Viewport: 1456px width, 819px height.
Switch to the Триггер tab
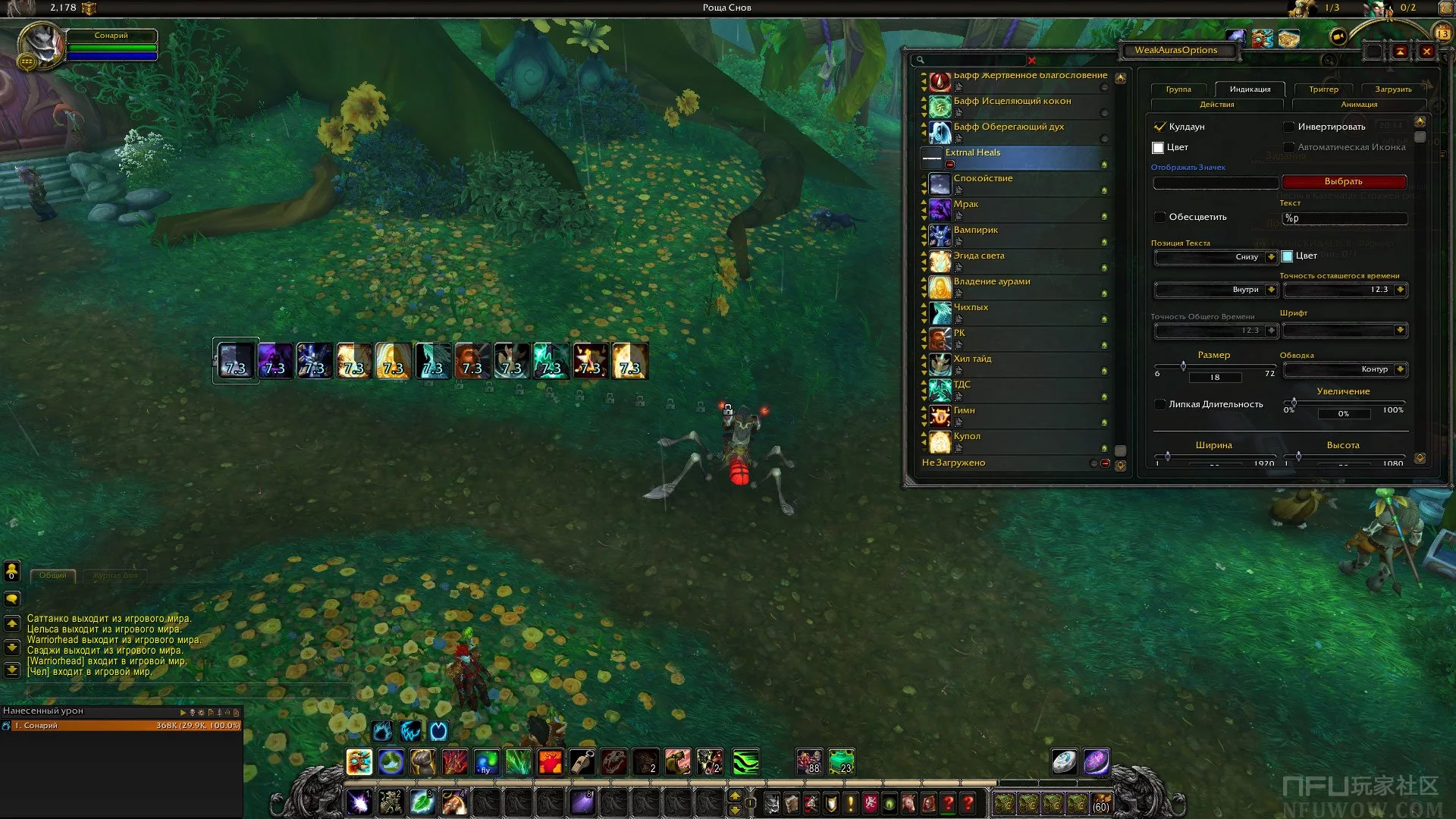[1323, 89]
